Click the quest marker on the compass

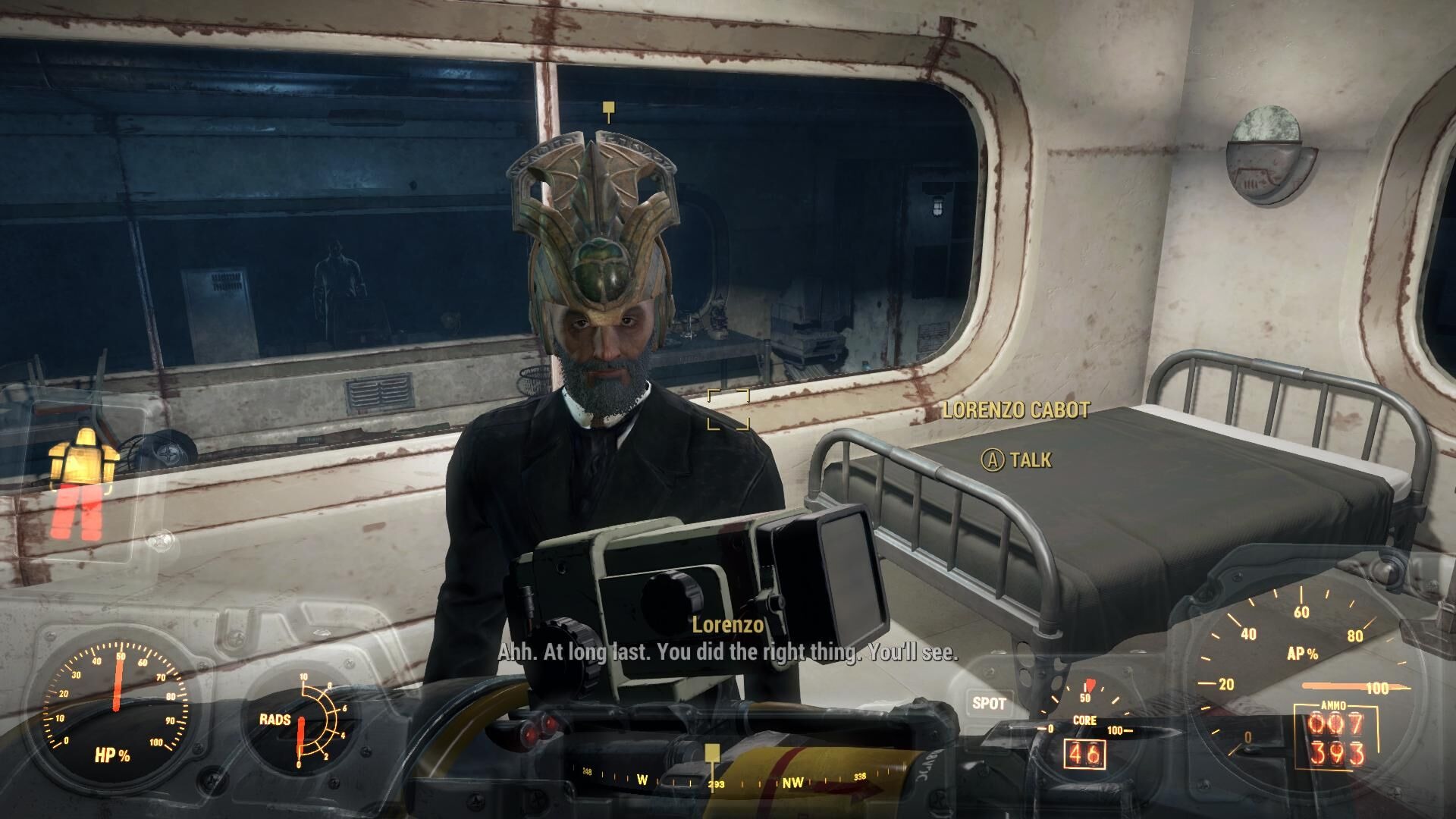(711, 753)
